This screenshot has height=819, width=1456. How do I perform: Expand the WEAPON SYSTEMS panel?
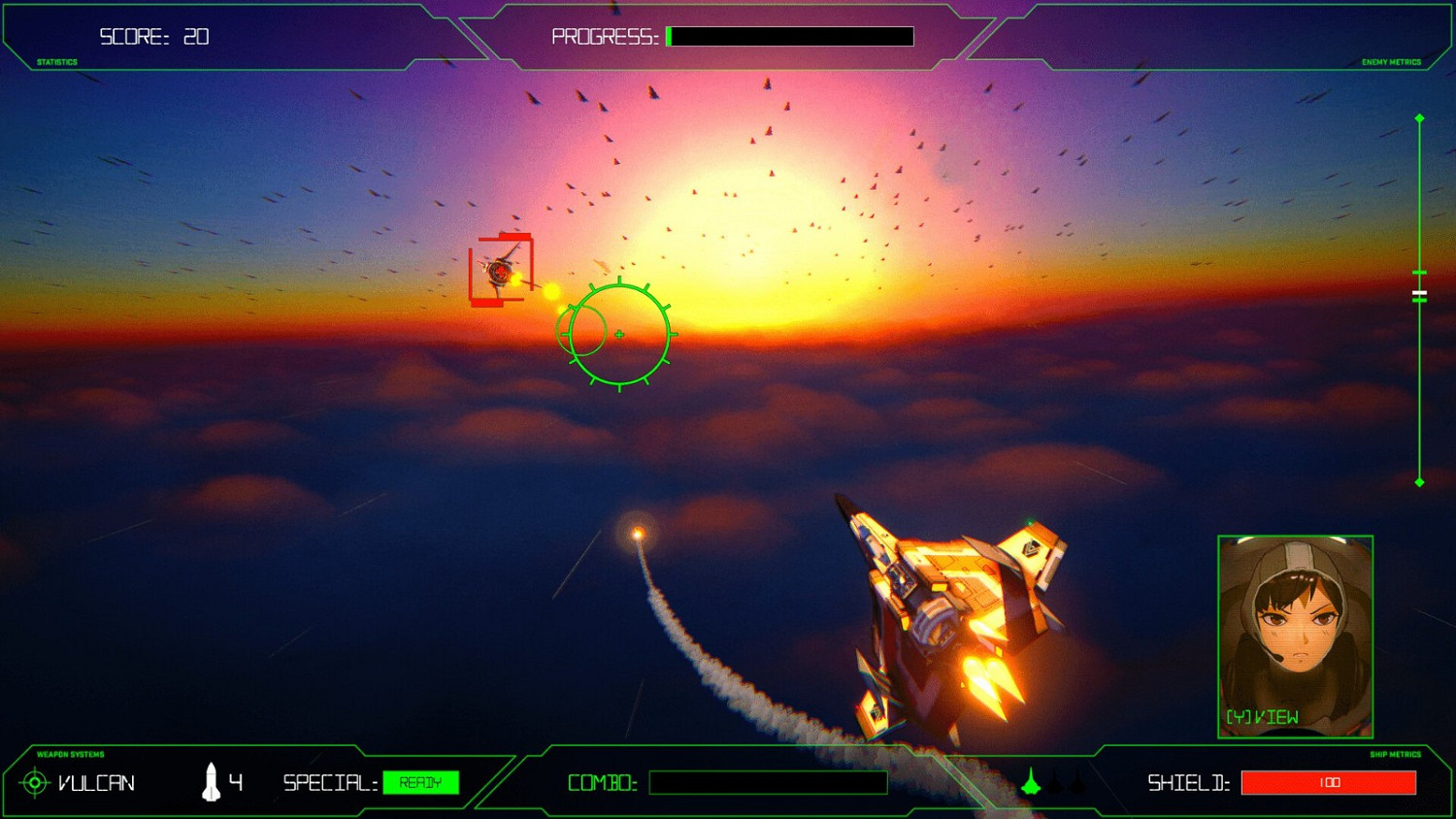pos(70,755)
